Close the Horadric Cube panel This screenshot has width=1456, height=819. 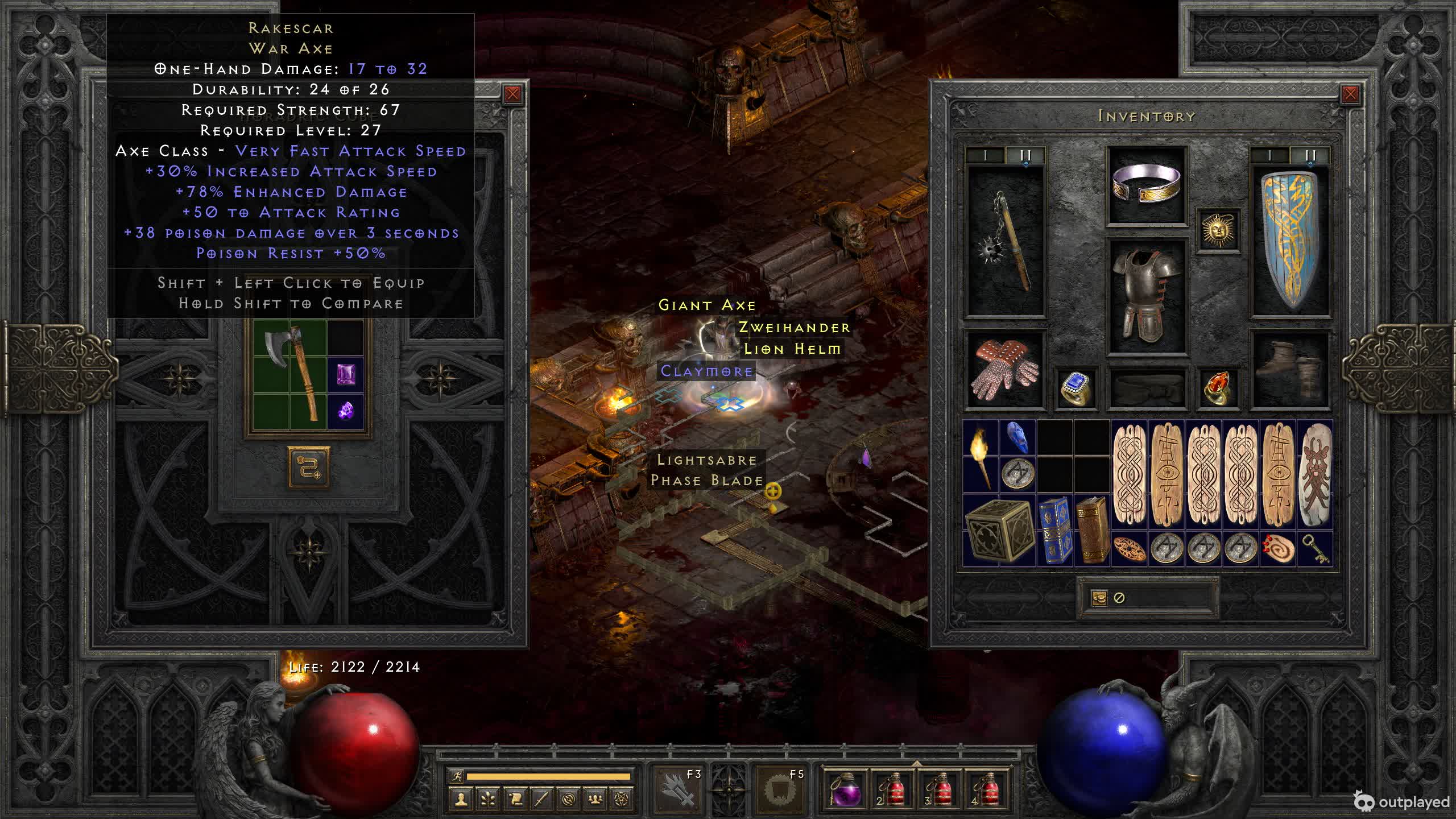click(512, 94)
